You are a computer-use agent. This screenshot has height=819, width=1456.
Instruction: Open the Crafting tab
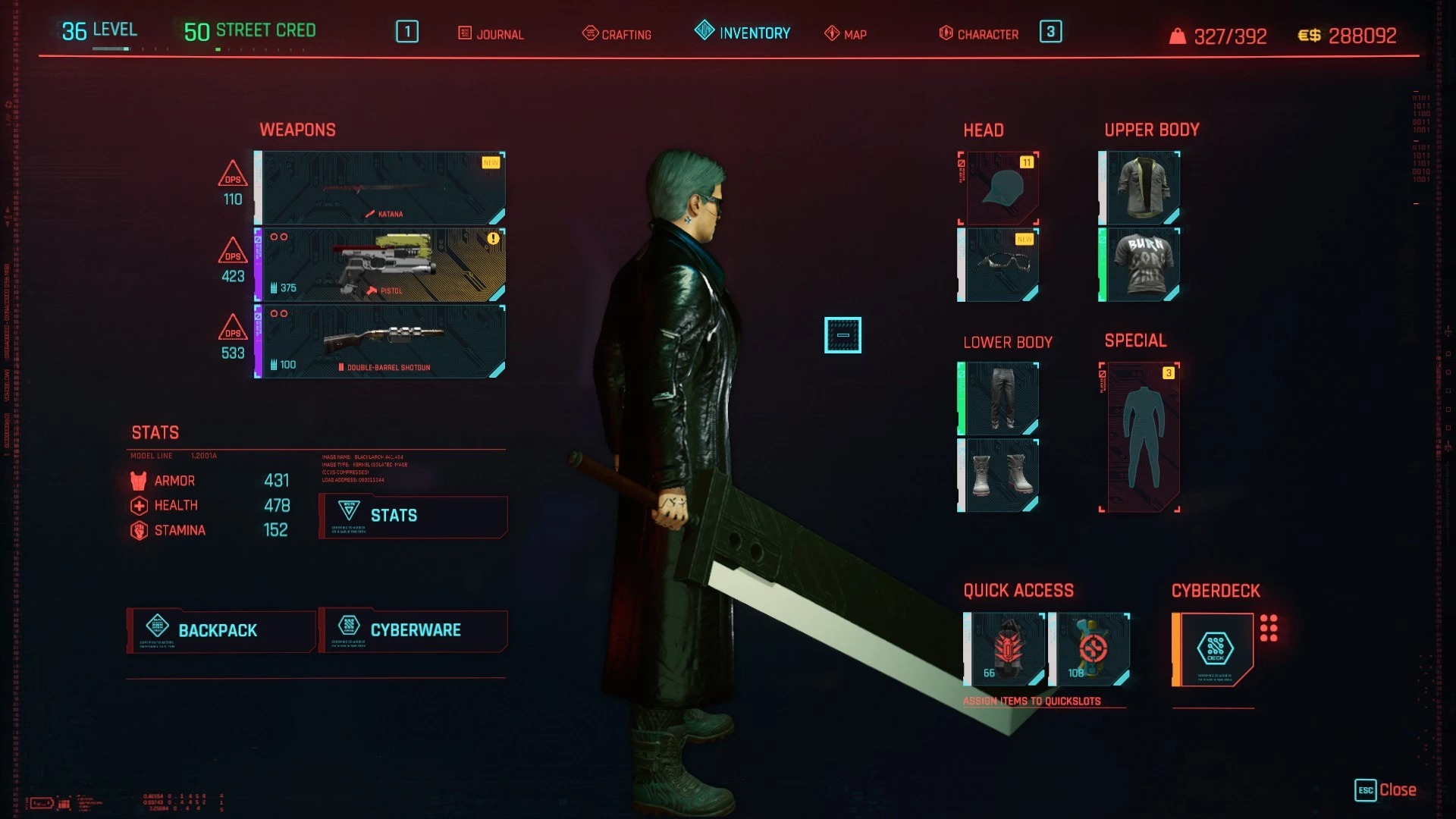[x=618, y=33]
